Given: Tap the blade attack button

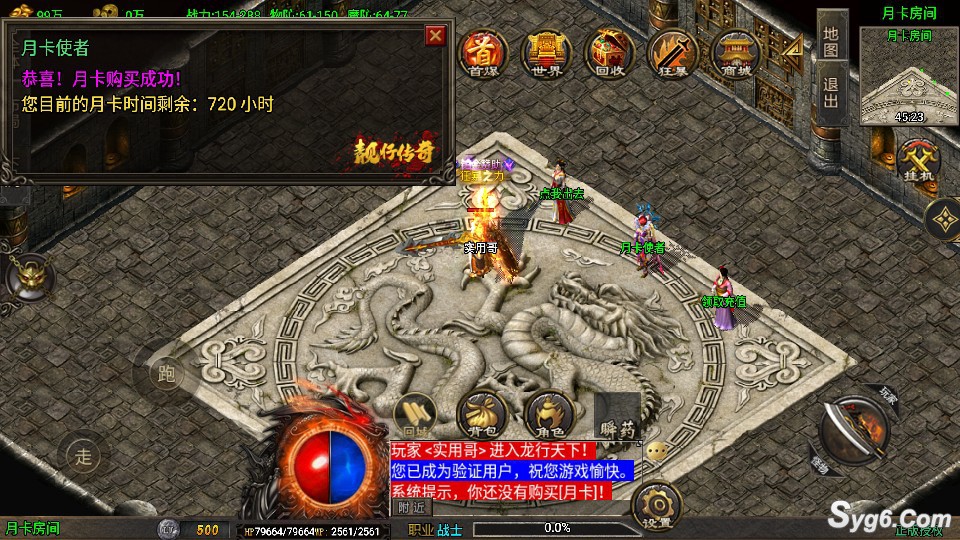Looking at the screenshot, I should pos(854,430).
